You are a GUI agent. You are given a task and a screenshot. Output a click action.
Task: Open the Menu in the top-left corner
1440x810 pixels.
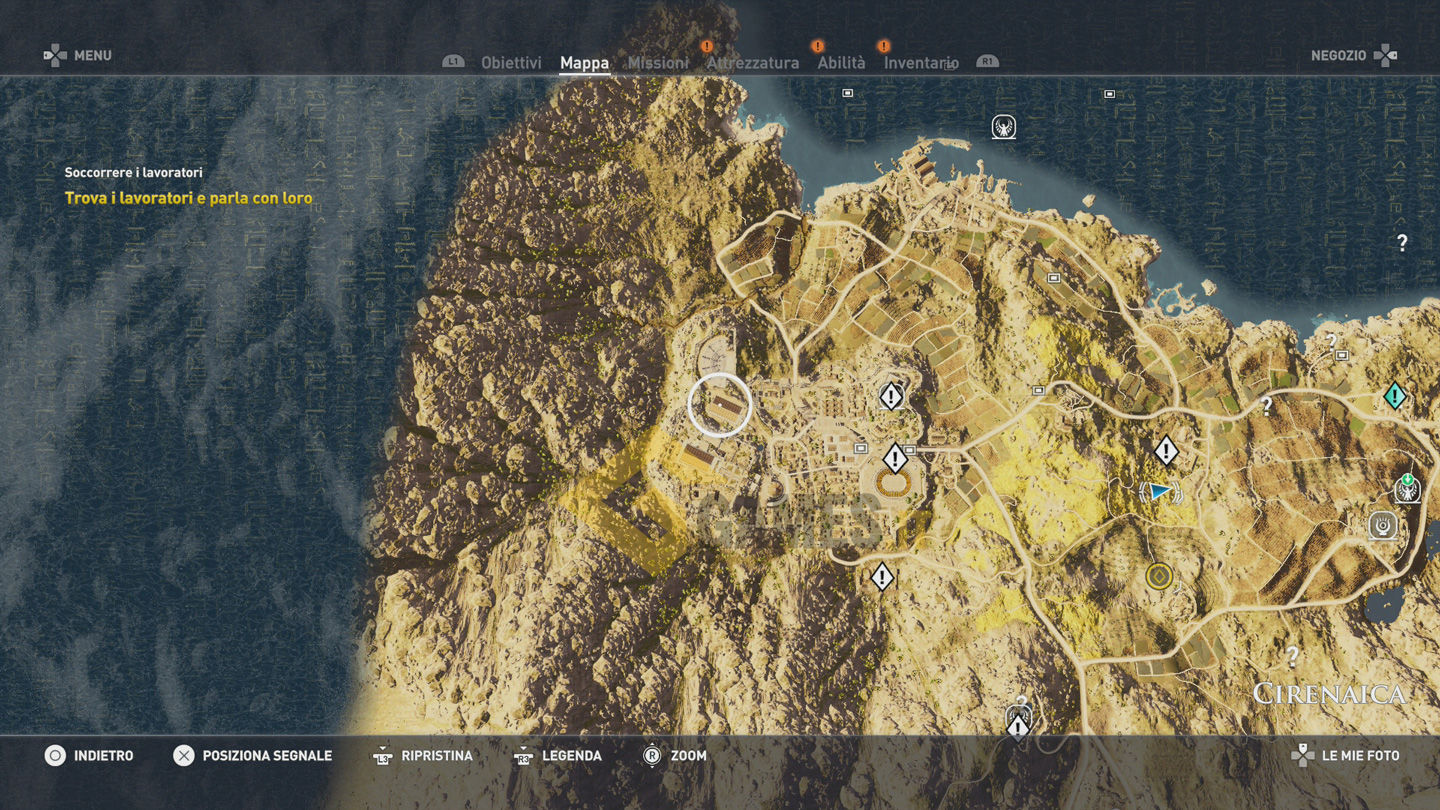click(x=78, y=56)
